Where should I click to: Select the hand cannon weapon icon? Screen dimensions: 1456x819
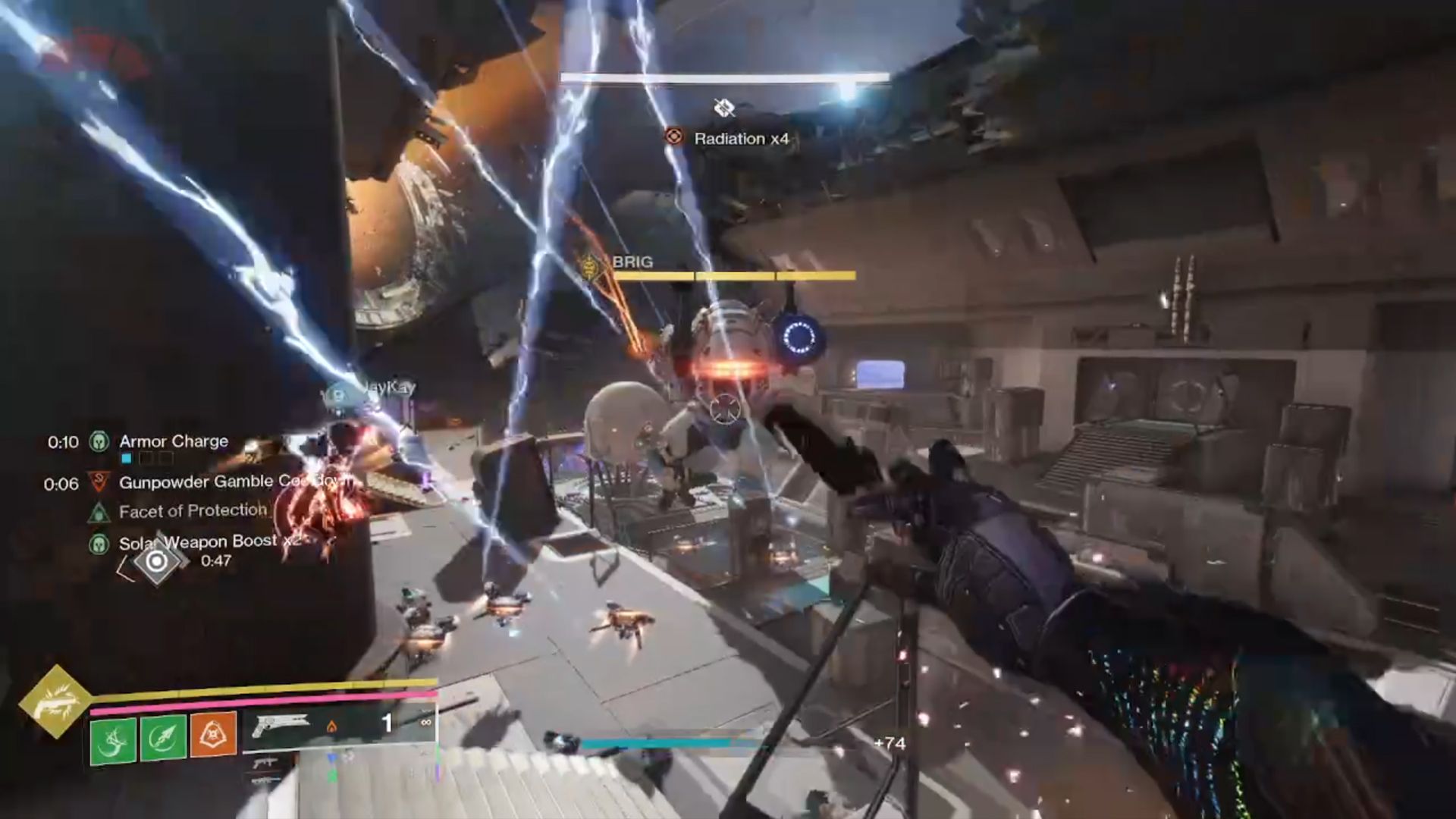click(281, 725)
